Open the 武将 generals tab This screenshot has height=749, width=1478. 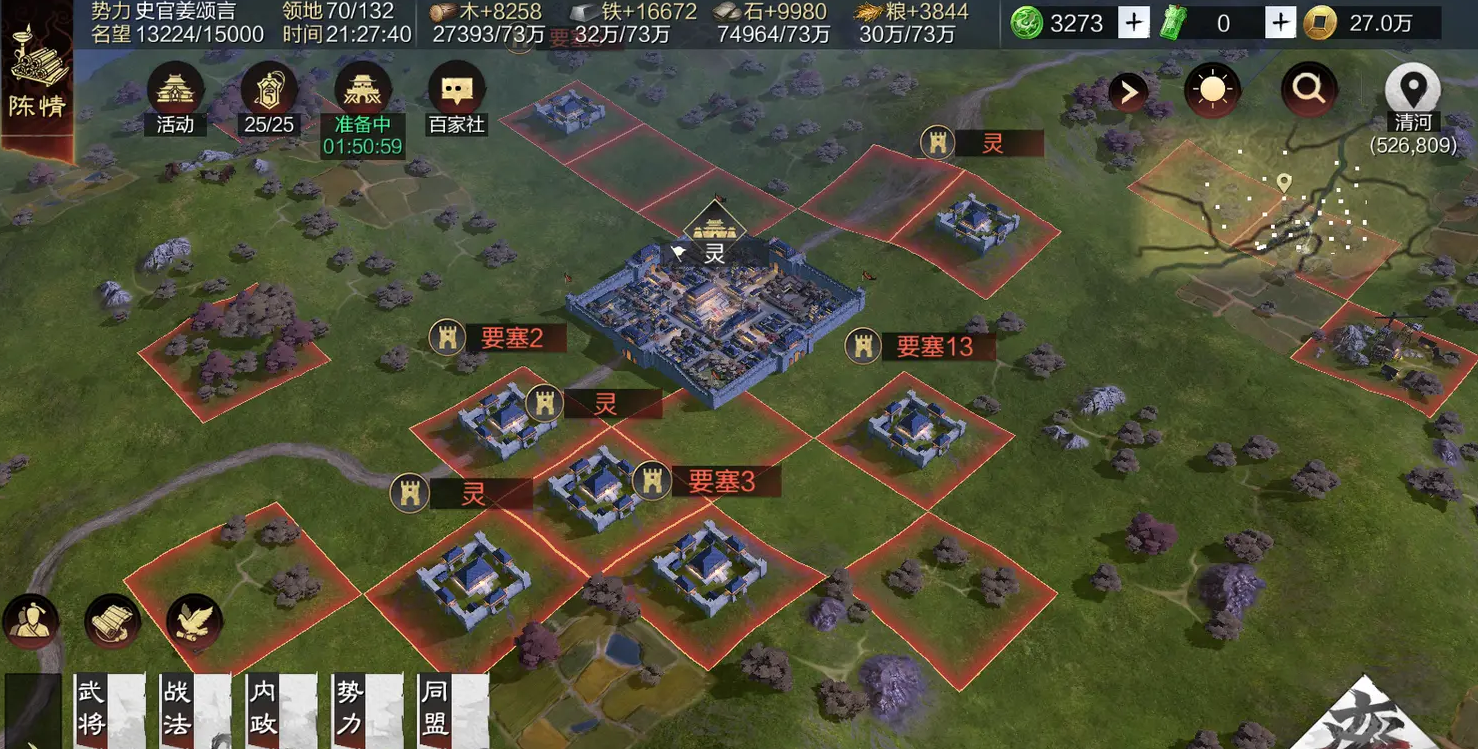pos(108,710)
